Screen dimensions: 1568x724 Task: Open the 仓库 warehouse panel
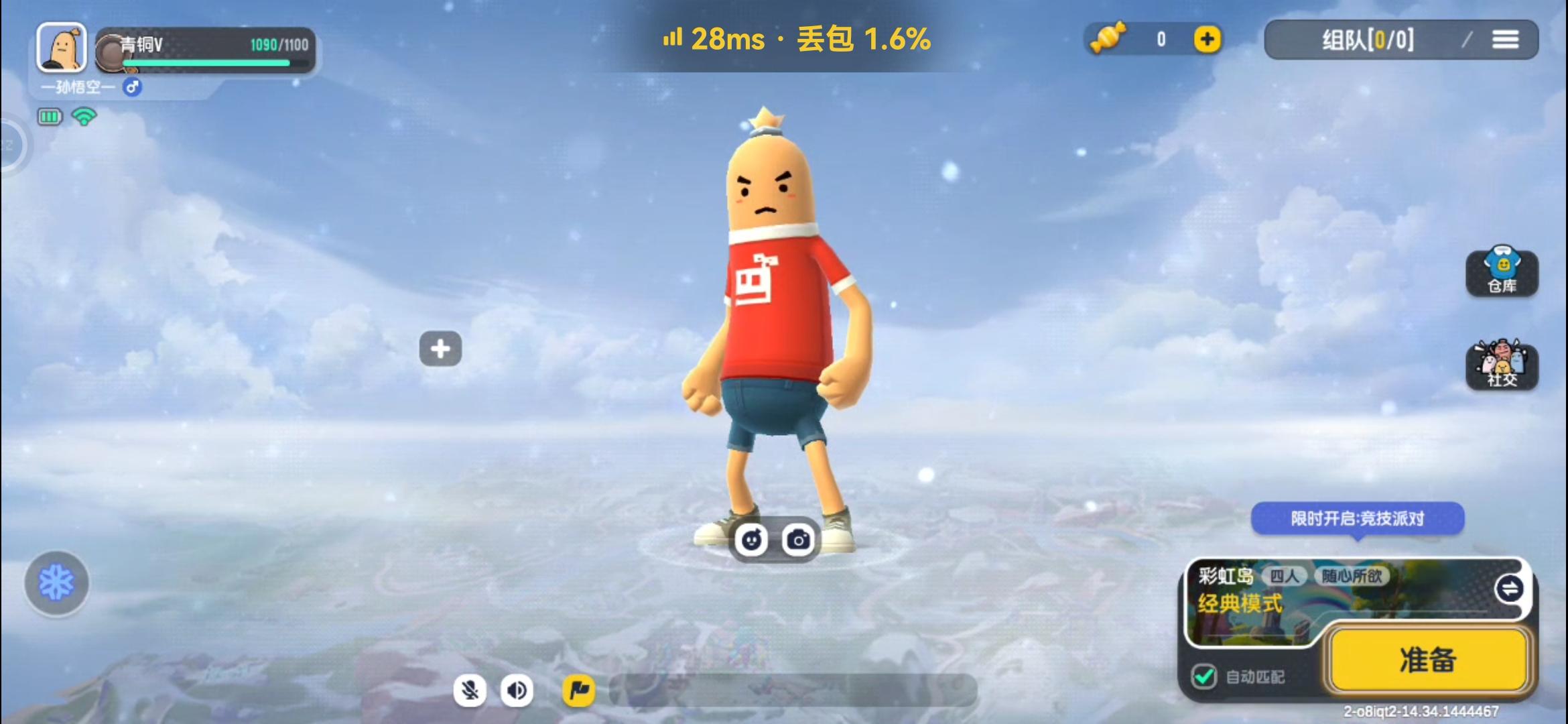click(x=1503, y=272)
